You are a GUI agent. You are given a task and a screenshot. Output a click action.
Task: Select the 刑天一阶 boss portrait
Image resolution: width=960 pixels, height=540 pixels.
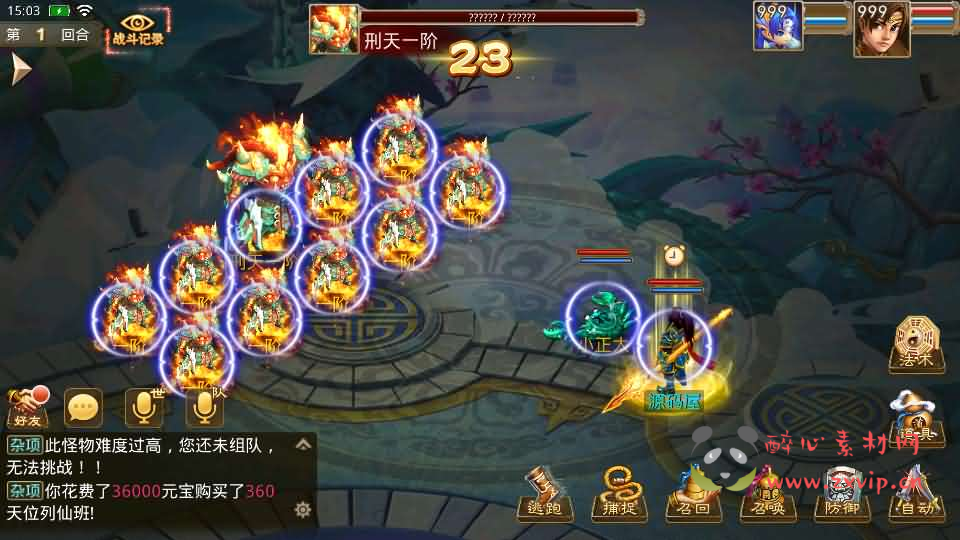pyautogui.click(x=333, y=29)
